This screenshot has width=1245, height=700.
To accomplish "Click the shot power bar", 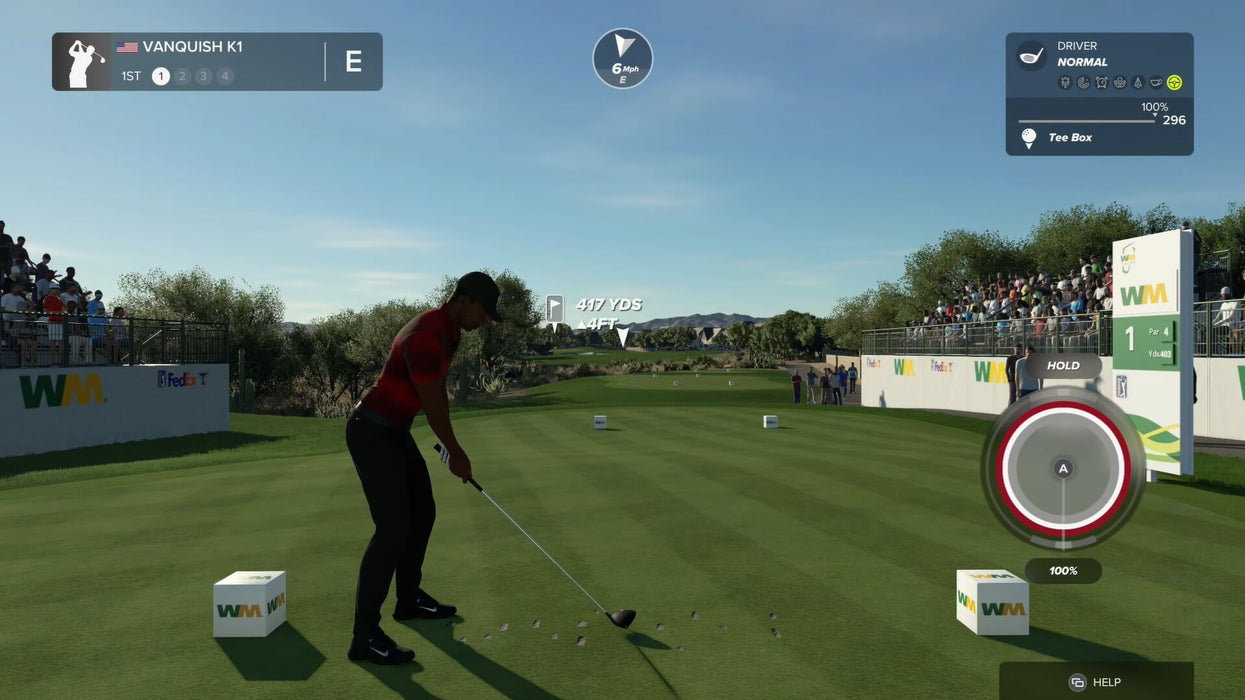I will pyautogui.click(x=1087, y=121).
